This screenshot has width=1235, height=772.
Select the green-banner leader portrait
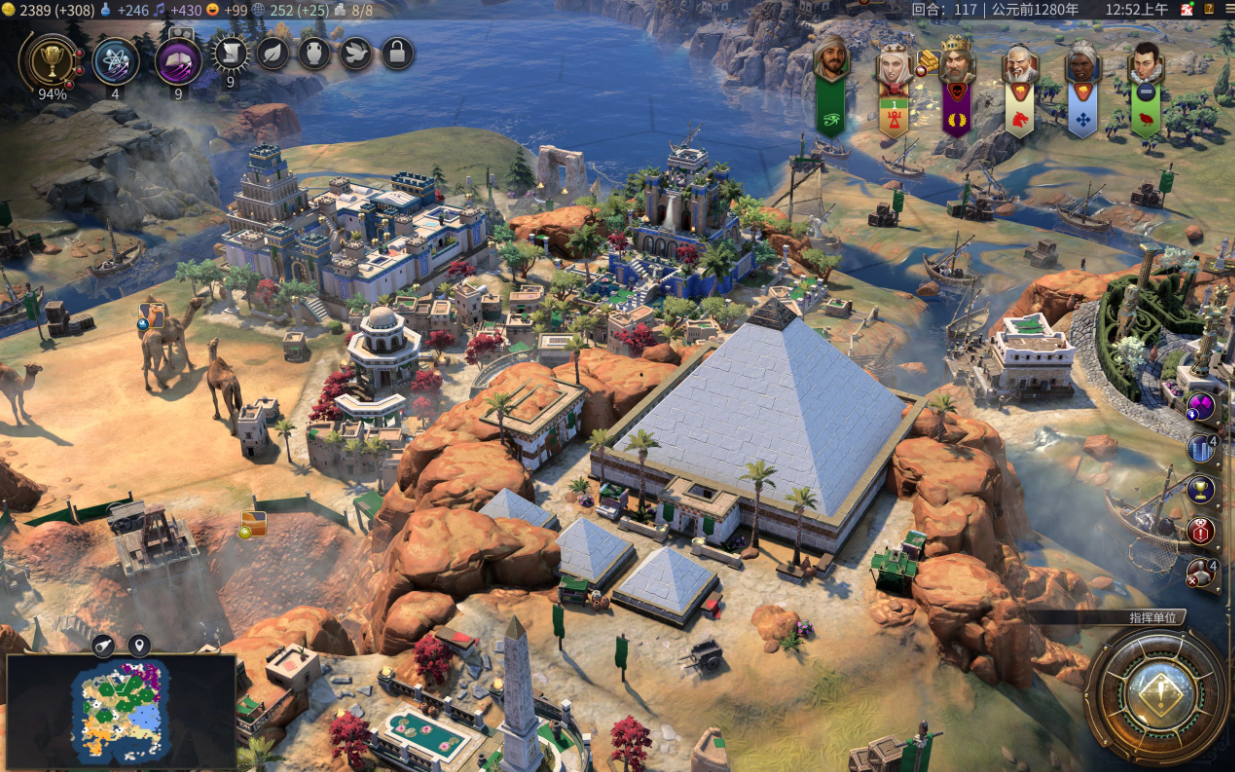[831, 61]
